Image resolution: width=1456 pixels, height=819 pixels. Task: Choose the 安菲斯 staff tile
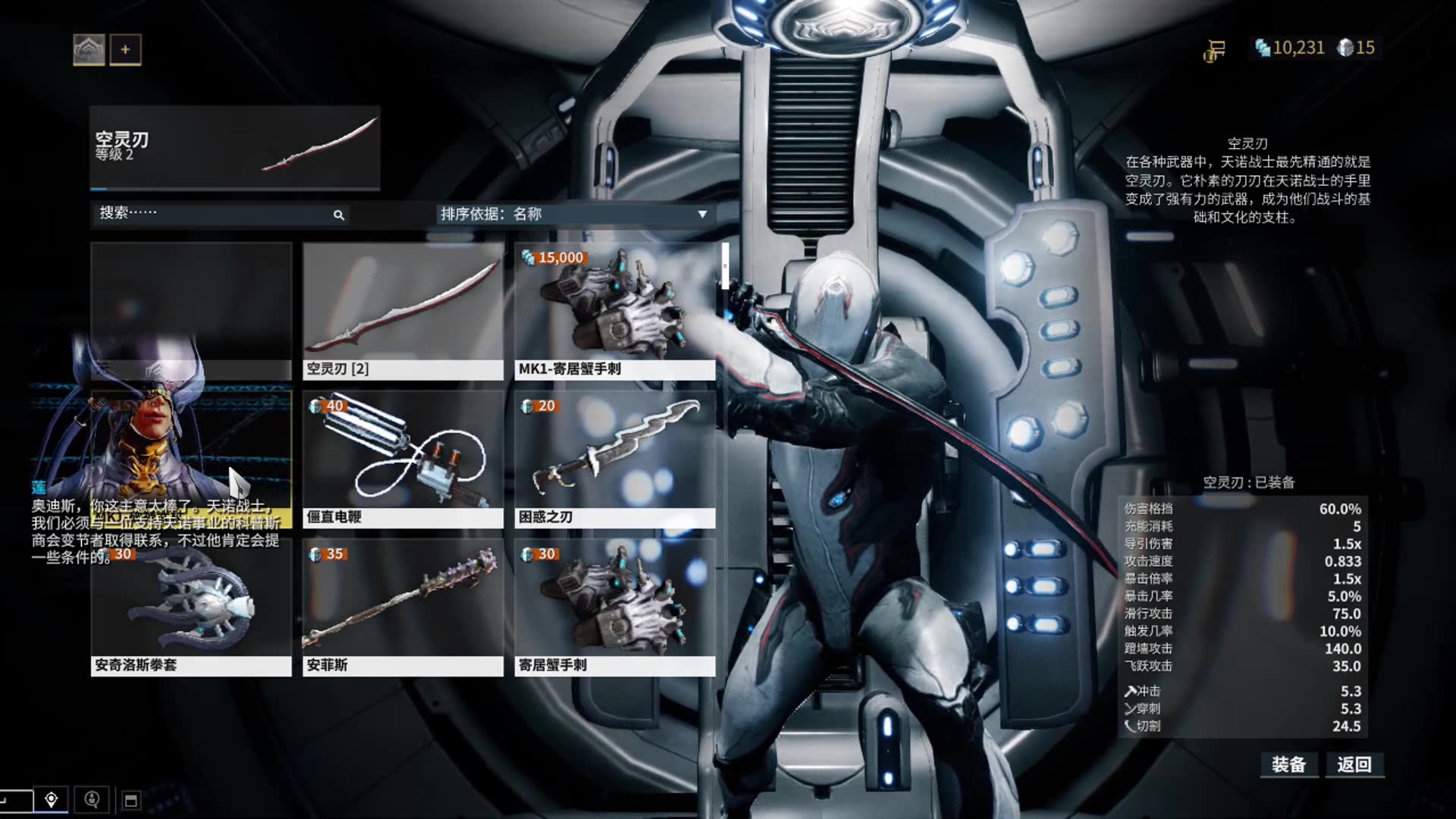click(x=403, y=607)
